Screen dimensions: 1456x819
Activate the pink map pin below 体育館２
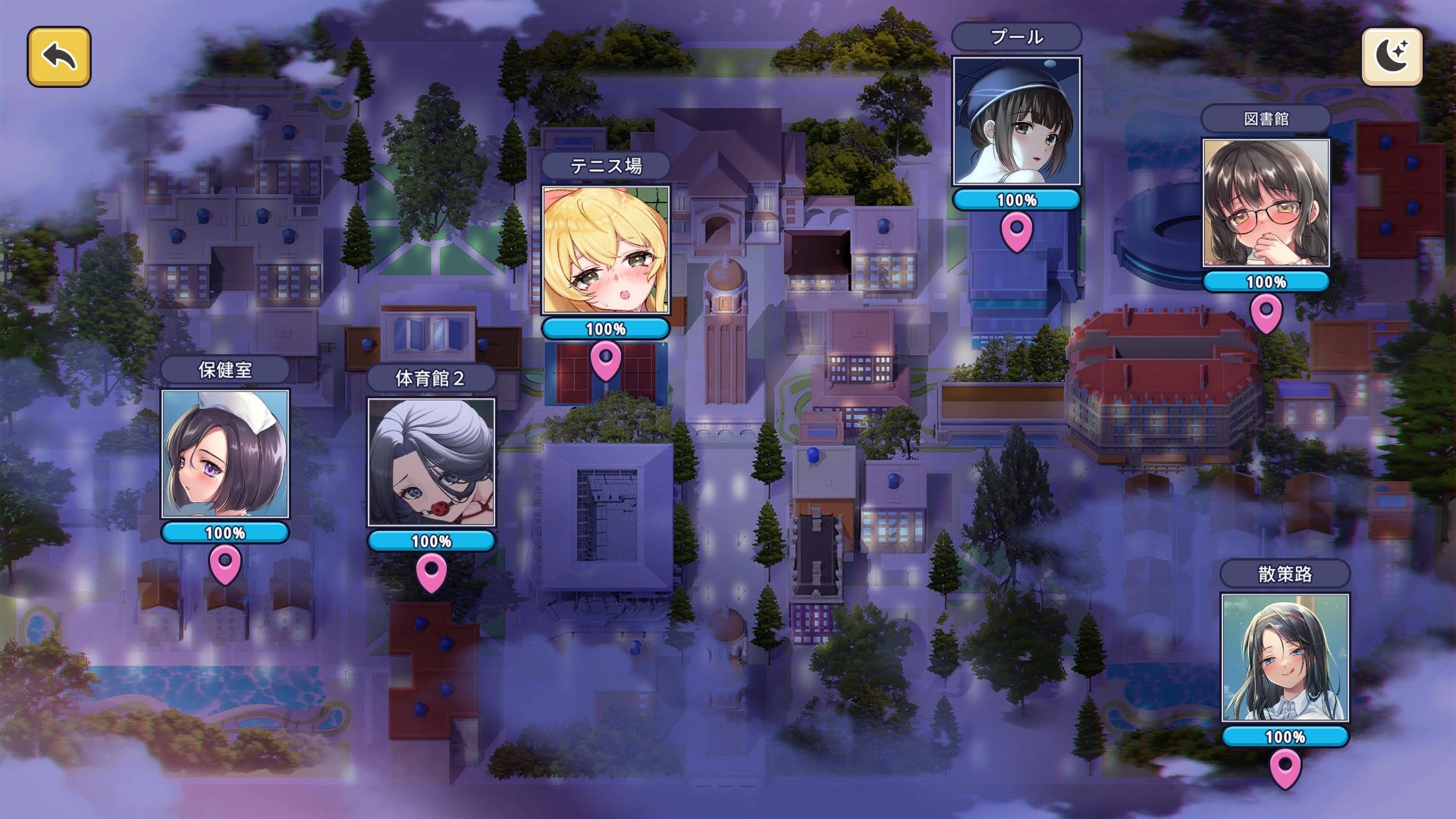(x=431, y=572)
